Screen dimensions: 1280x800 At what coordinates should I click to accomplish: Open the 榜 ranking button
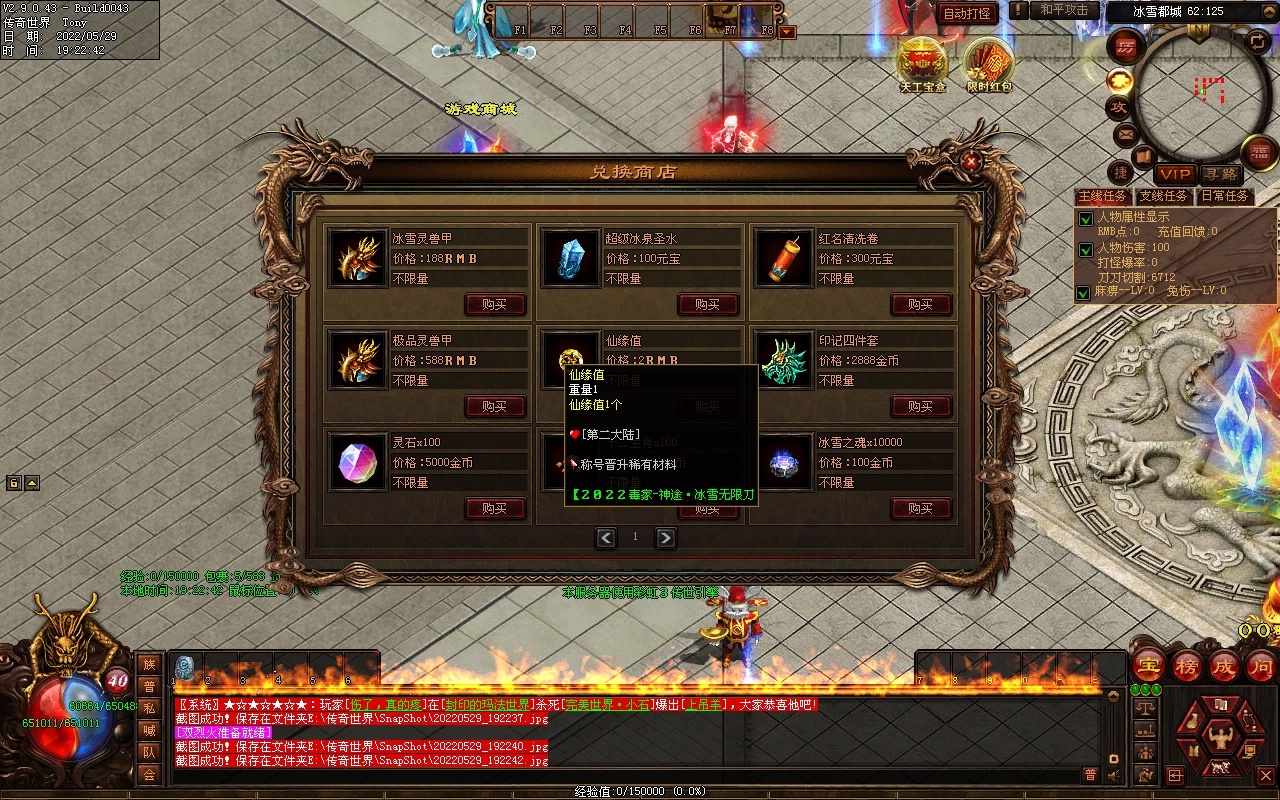[1187, 666]
